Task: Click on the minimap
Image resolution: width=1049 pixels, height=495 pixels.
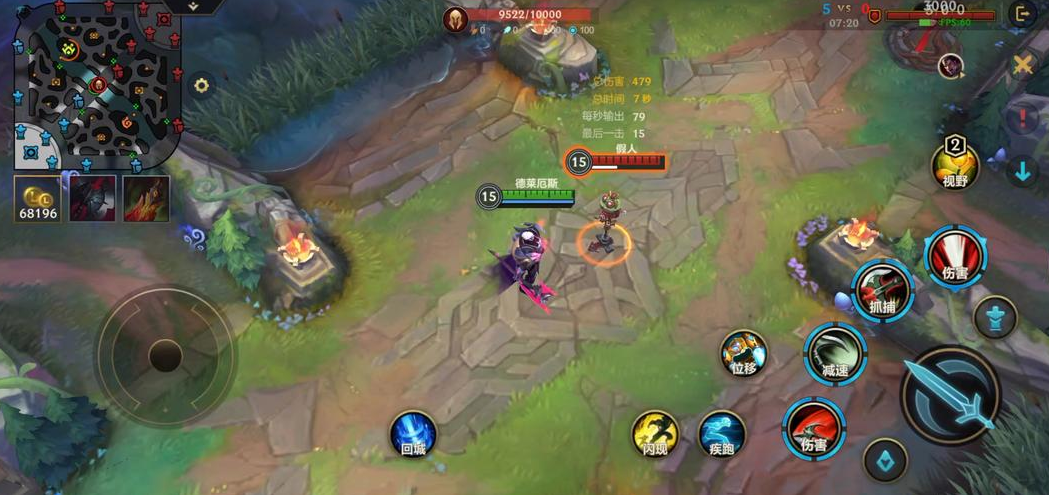Action: coord(98,83)
